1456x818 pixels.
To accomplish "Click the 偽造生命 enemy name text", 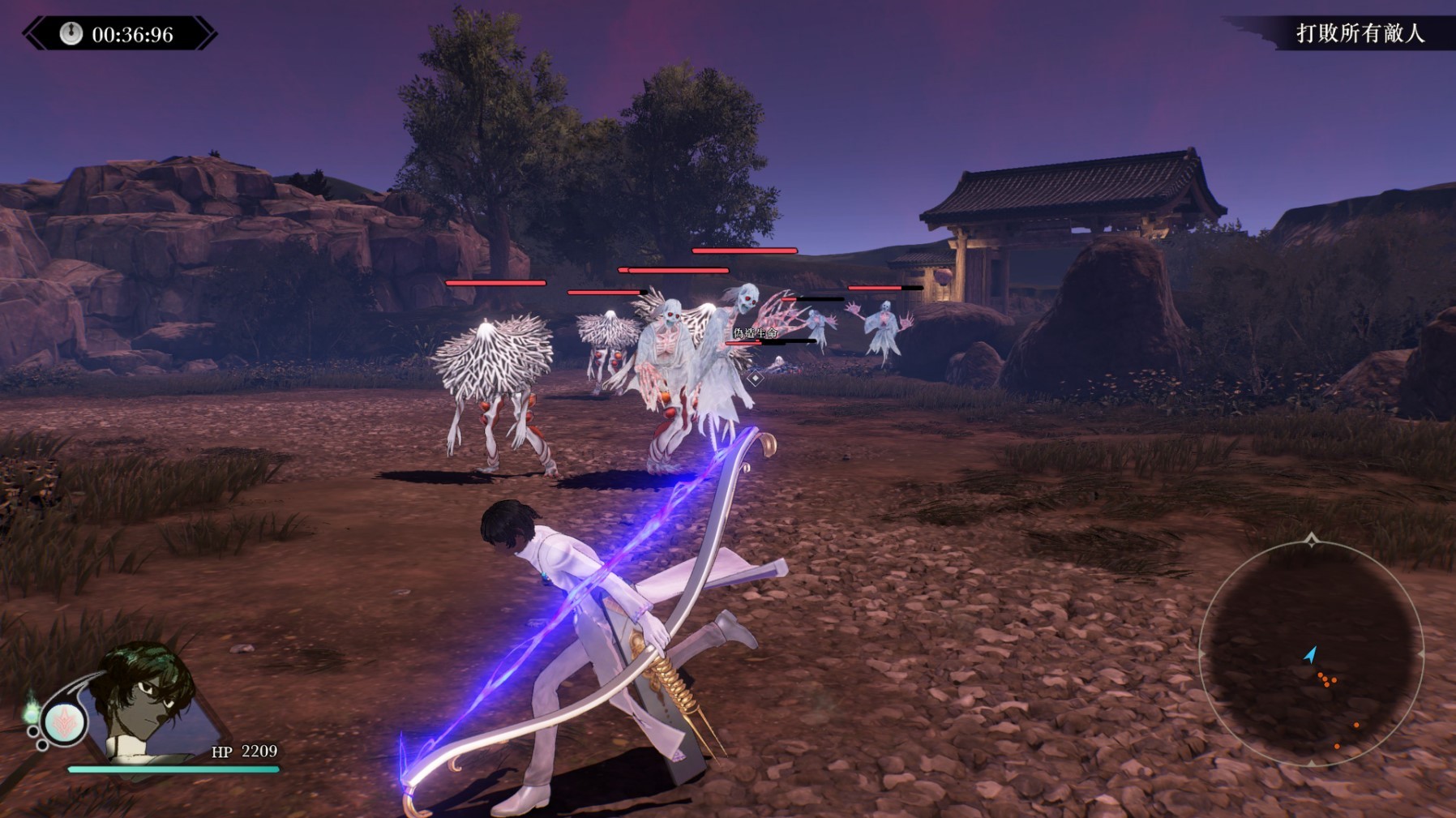I will click(x=756, y=333).
